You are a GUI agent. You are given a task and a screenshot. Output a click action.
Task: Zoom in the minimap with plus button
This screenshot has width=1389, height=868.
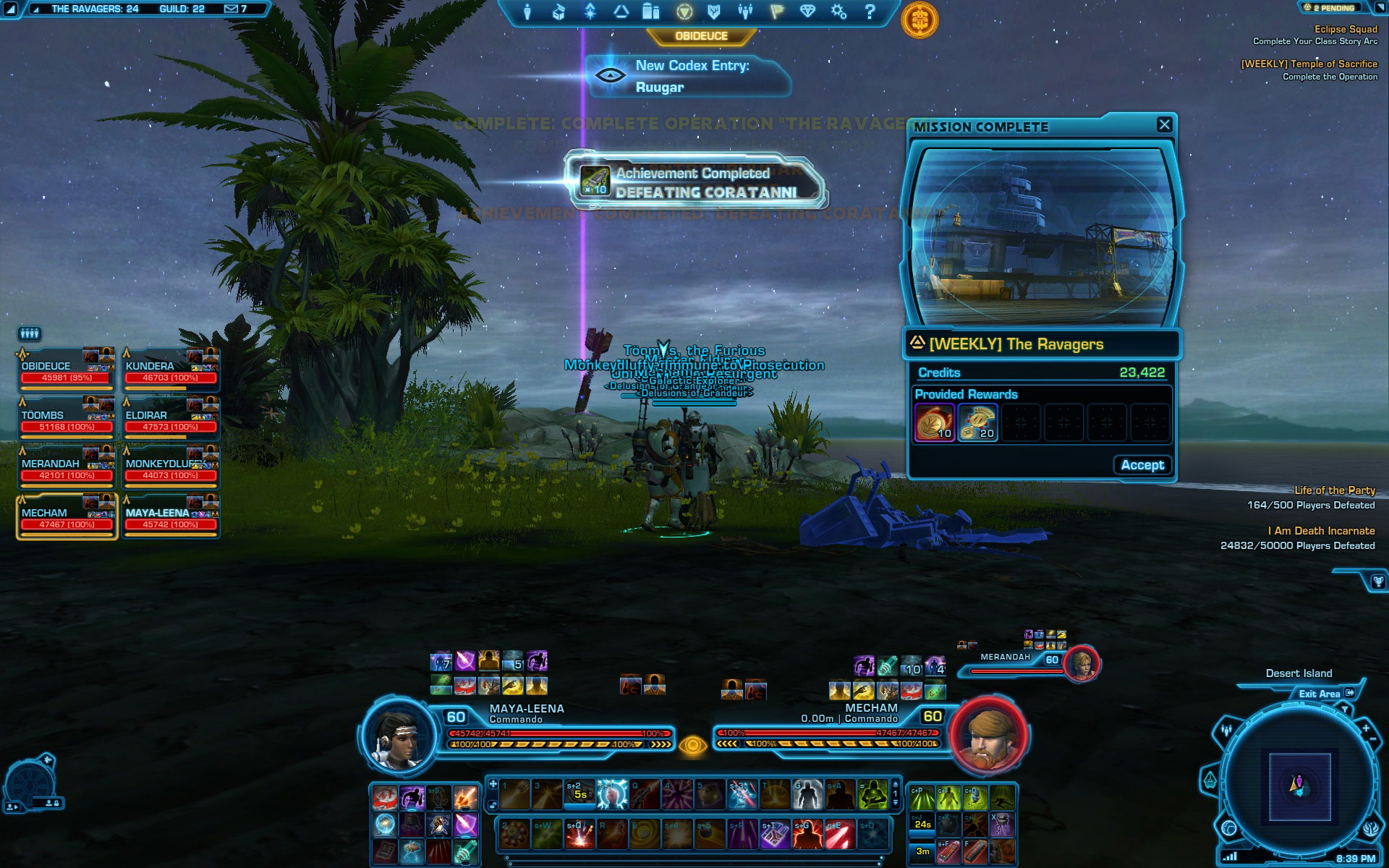coord(1366,728)
